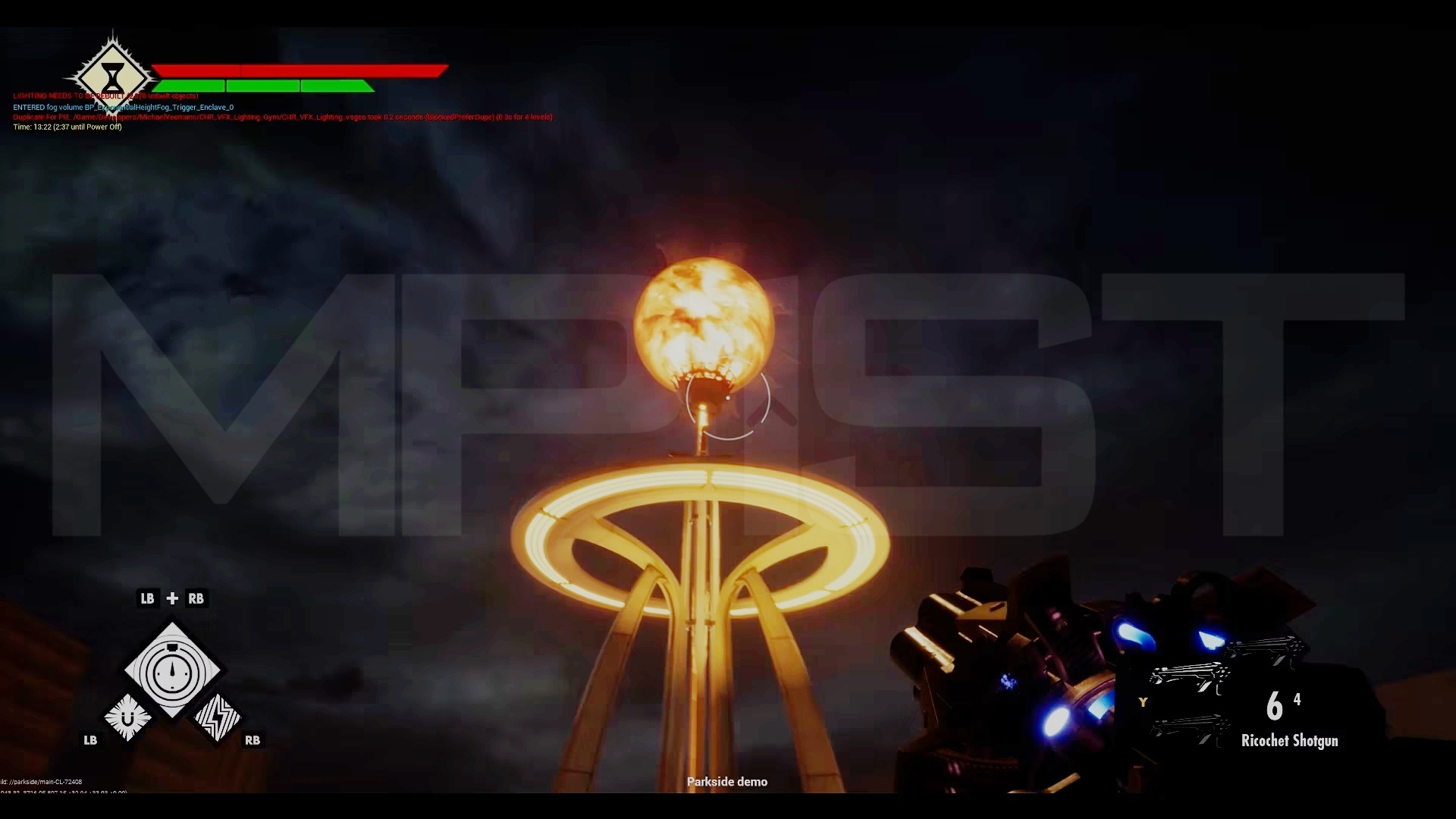Expand the ENTERED fog volume log line
The width and height of the screenshot is (1456, 819).
(124, 107)
